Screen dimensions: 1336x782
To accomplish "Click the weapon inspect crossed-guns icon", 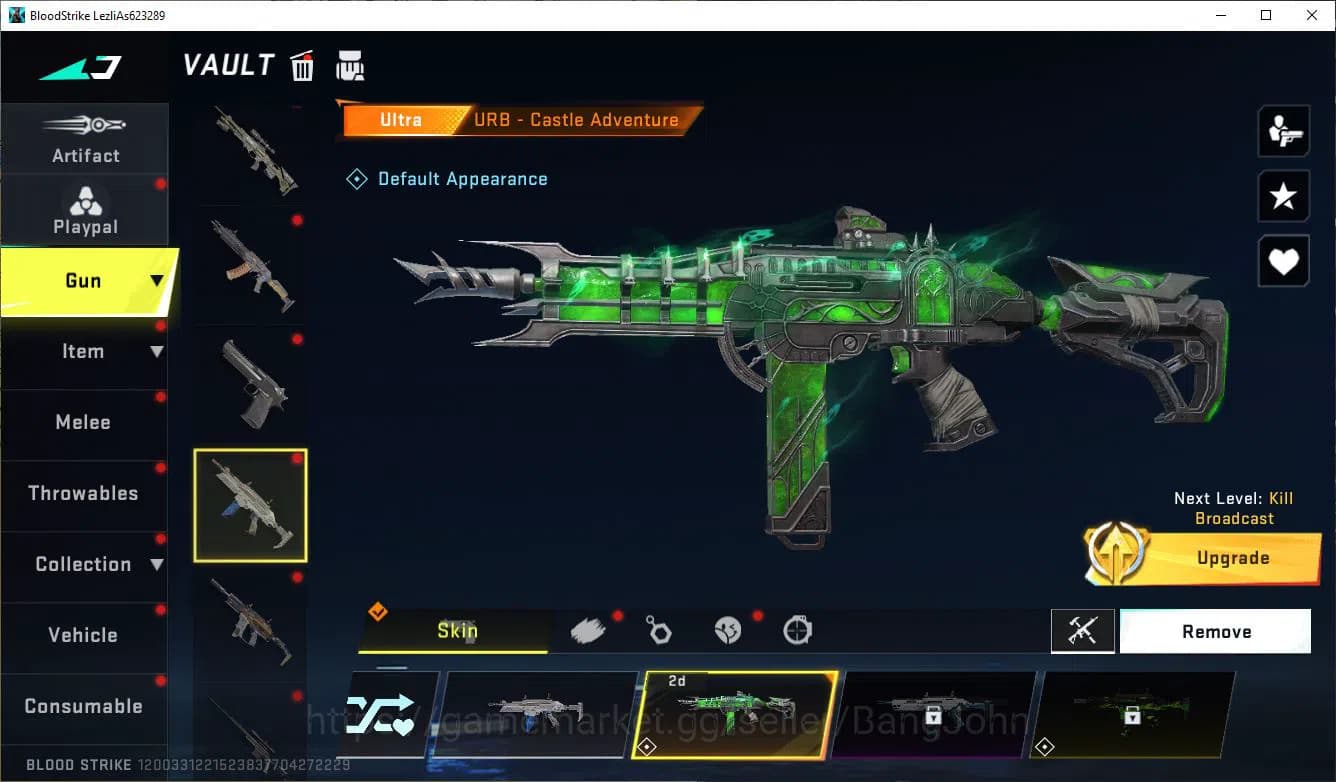I will pos(1083,631).
